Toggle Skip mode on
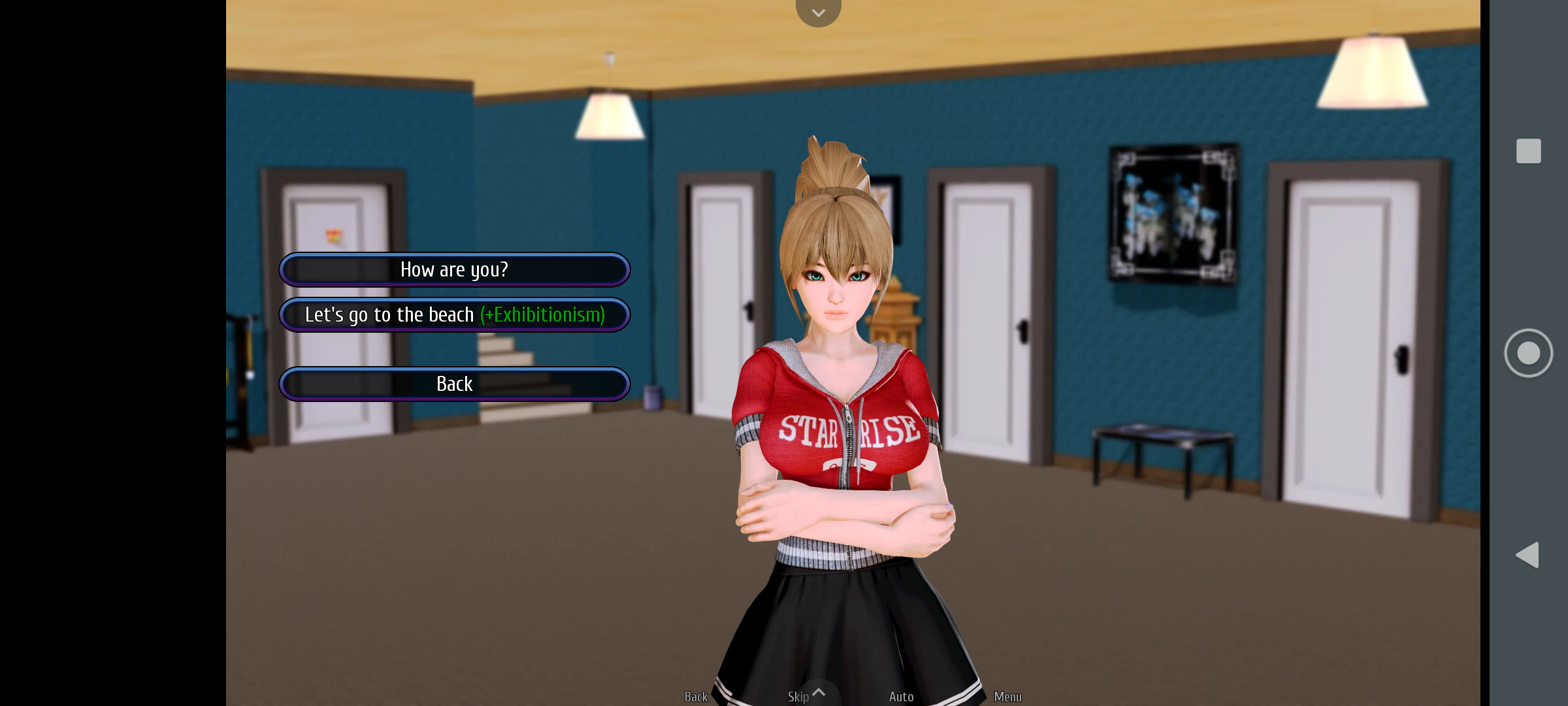Screen dimensions: 1568x706 click(798, 696)
